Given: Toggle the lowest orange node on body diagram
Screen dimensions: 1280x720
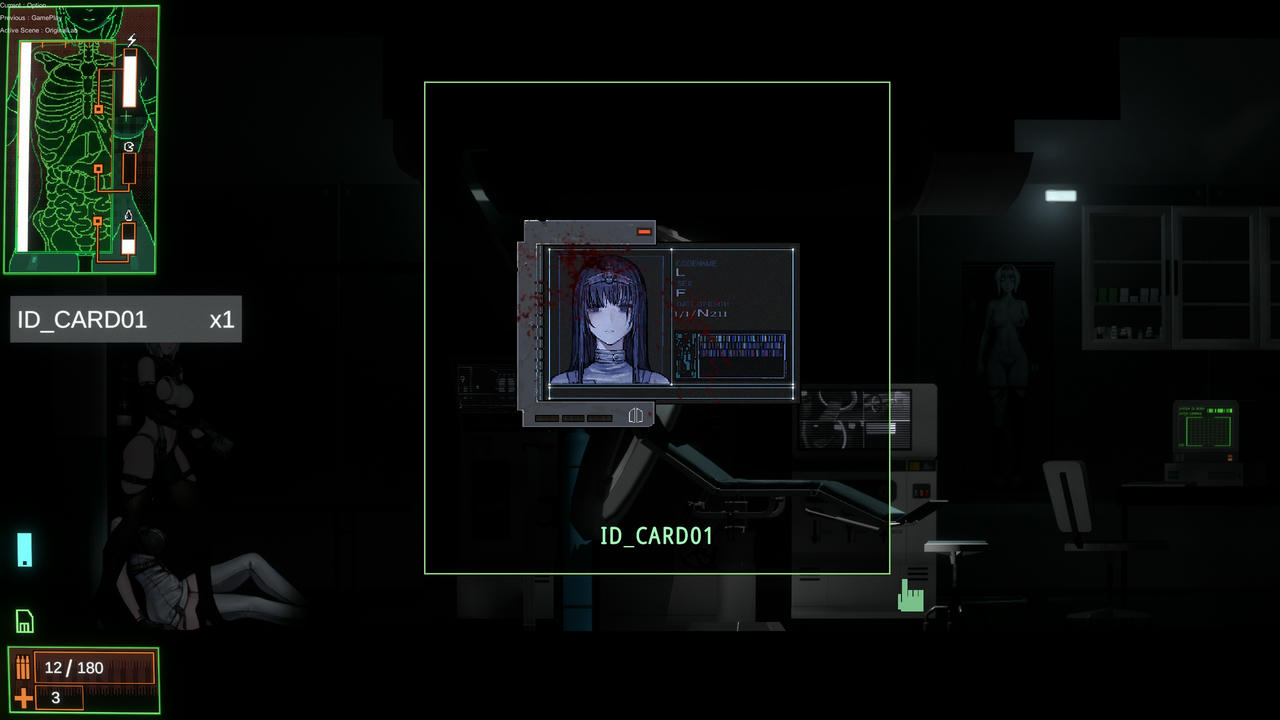Looking at the screenshot, I should tap(97, 221).
